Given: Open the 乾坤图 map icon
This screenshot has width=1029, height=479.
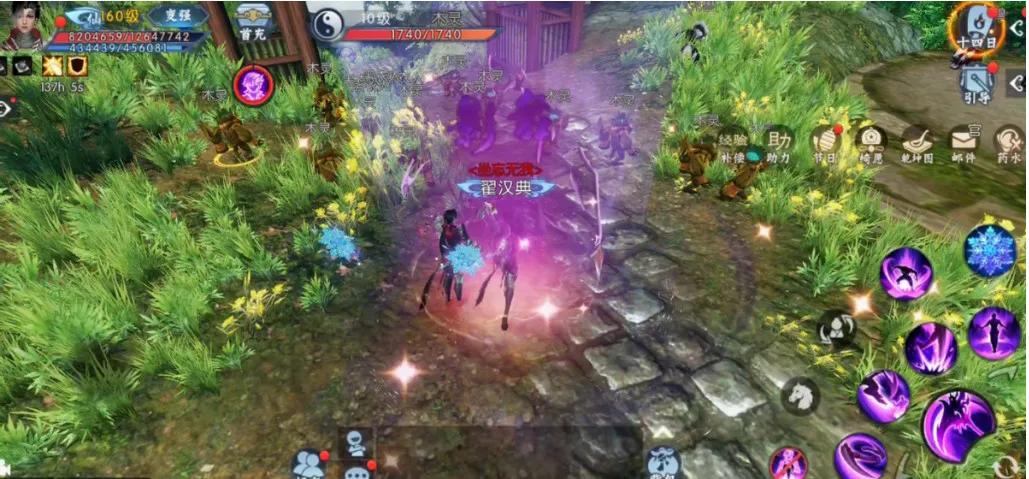Looking at the screenshot, I should pyautogui.click(x=916, y=144).
